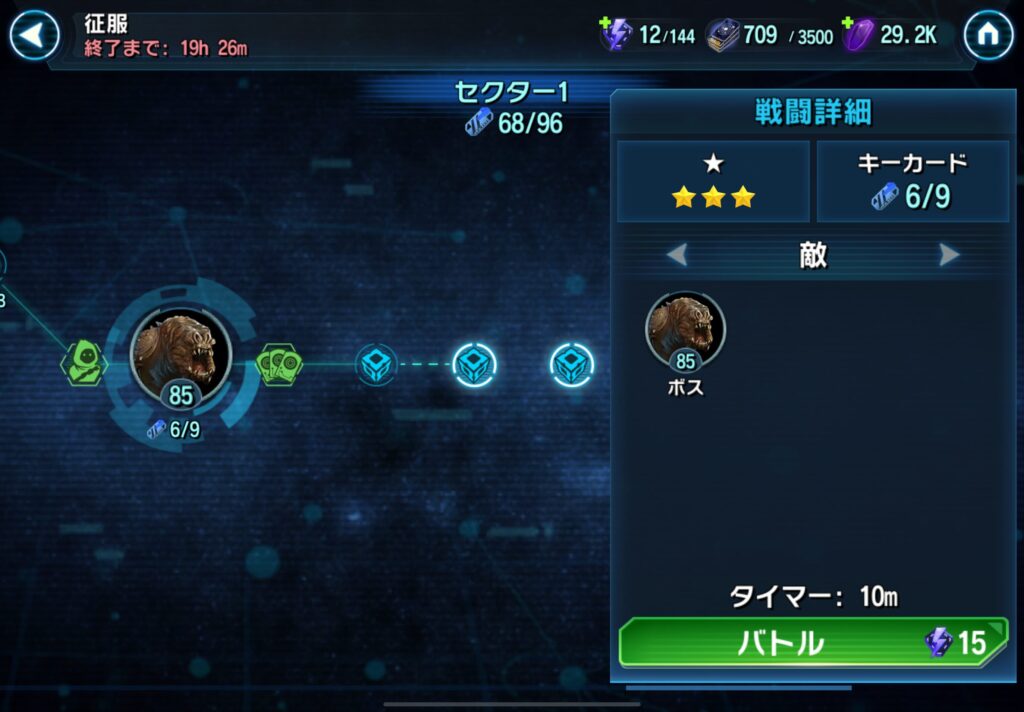Show previous enemy wave with left arrow
This screenshot has width=1024, height=712.
[x=677, y=255]
